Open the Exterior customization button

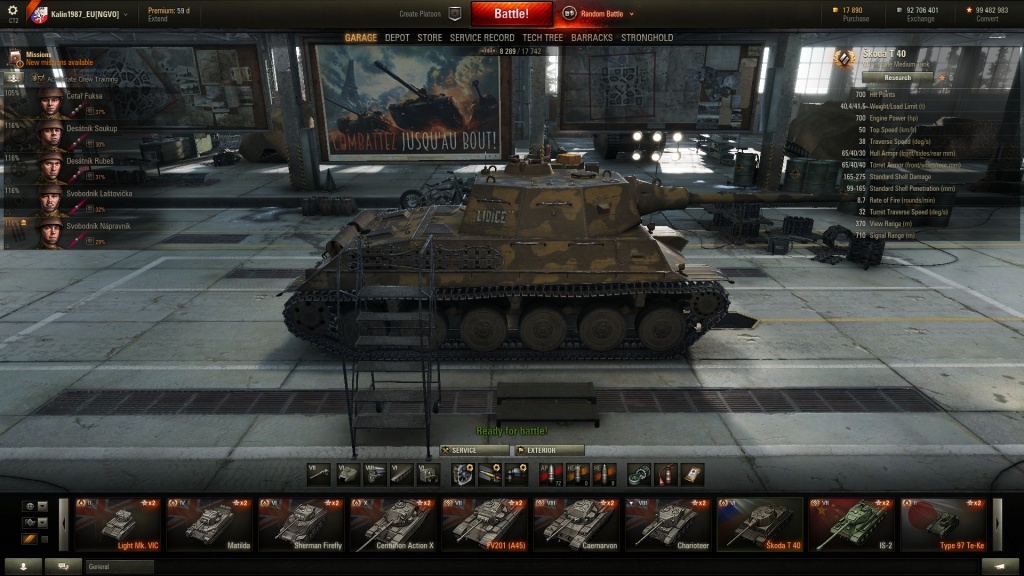click(549, 450)
